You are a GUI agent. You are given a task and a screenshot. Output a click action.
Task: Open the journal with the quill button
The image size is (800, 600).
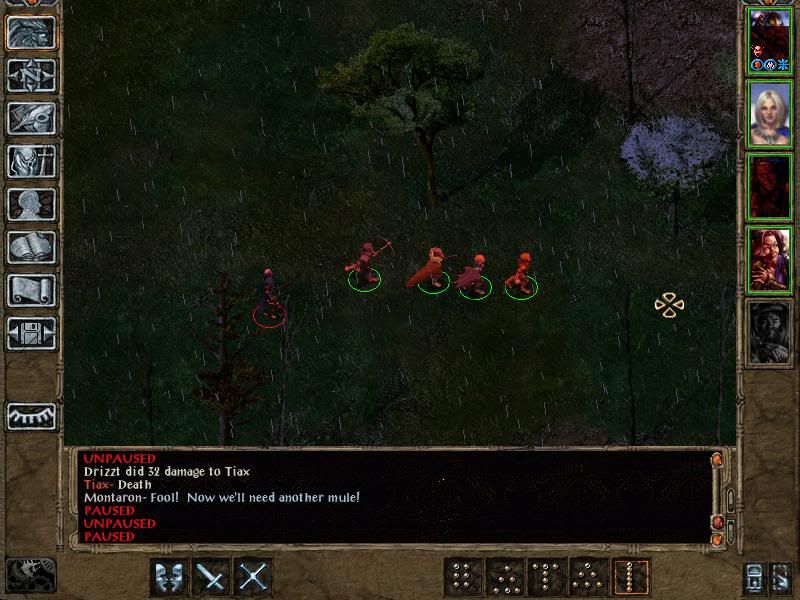pyautogui.click(x=31, y=118)
